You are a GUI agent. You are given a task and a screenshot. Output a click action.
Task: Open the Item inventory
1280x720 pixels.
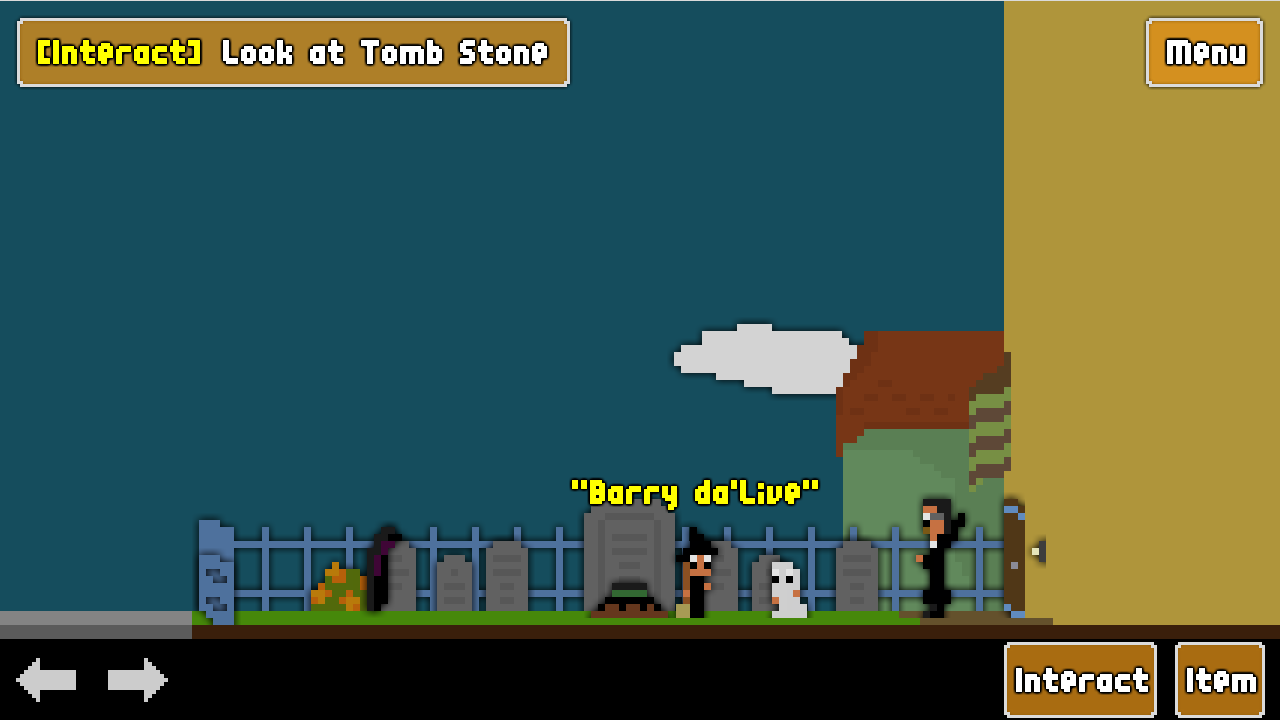tap(1220, 679)
